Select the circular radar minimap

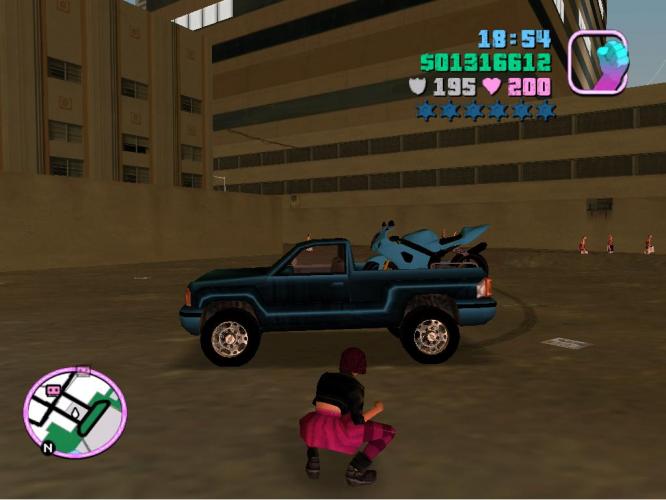tap(74, 412)
